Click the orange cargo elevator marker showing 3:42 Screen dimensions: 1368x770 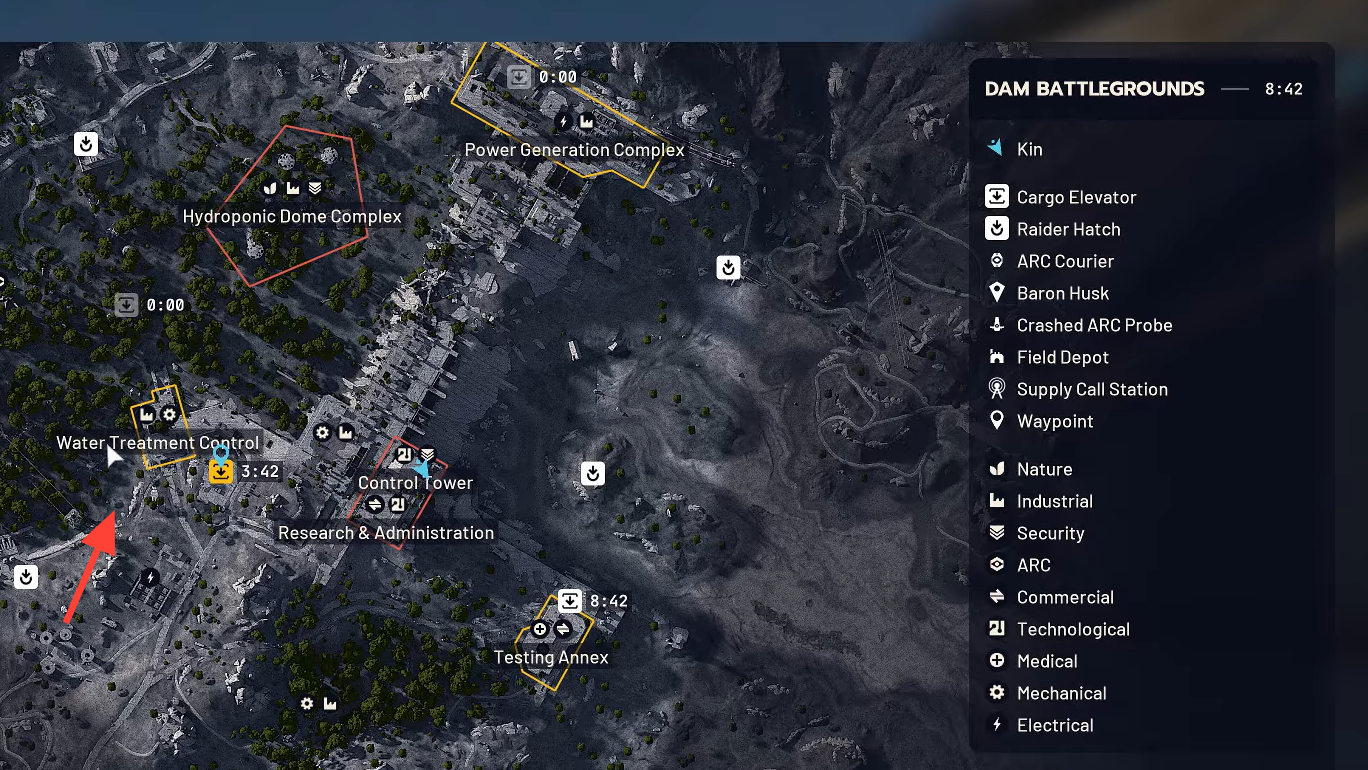click(x=221, y=471)
